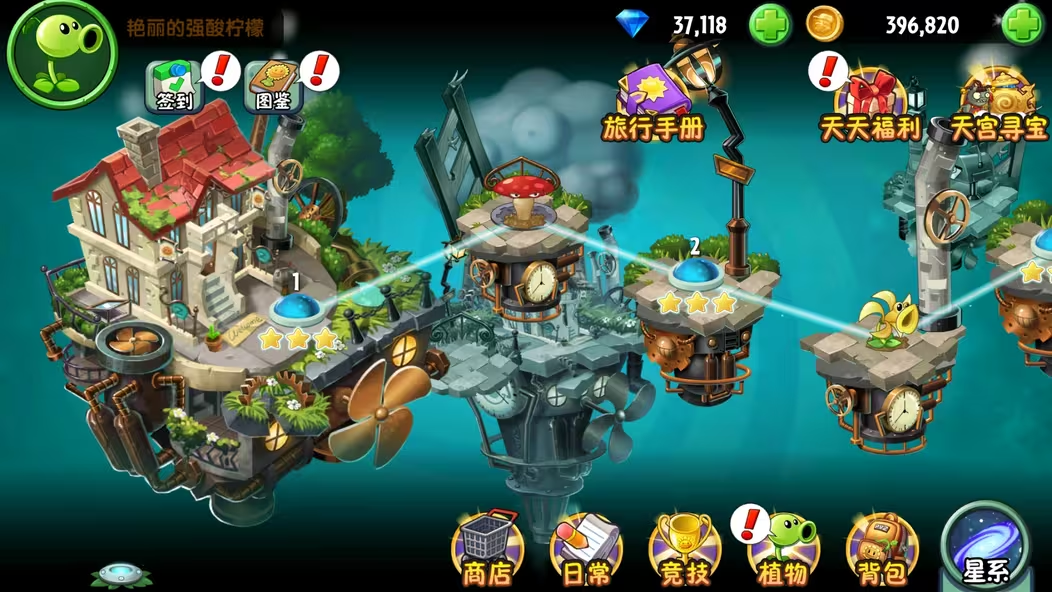Enter the 竞技 arena

[x=684, y=549]
